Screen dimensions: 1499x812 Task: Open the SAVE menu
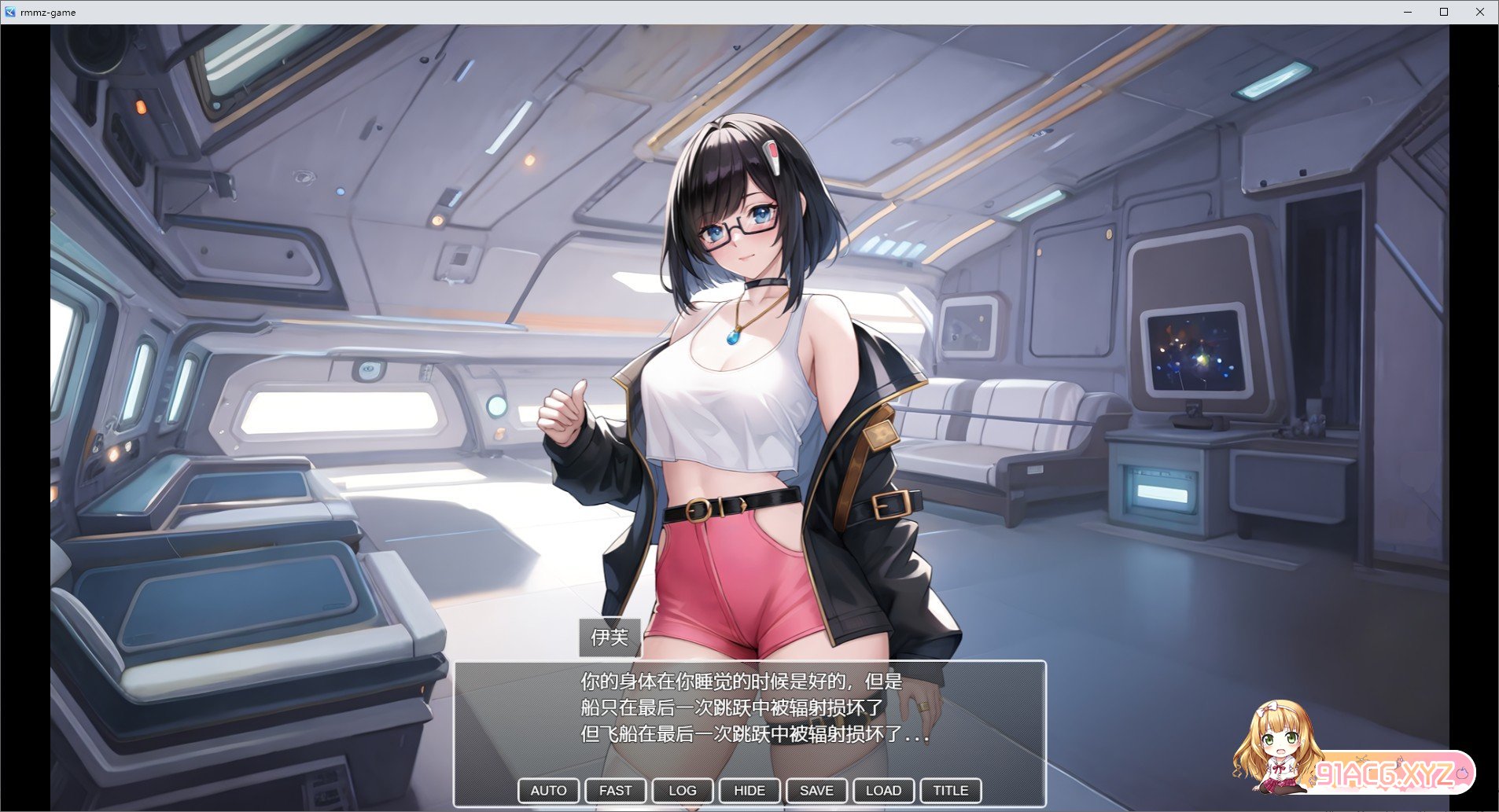point(816,790)
